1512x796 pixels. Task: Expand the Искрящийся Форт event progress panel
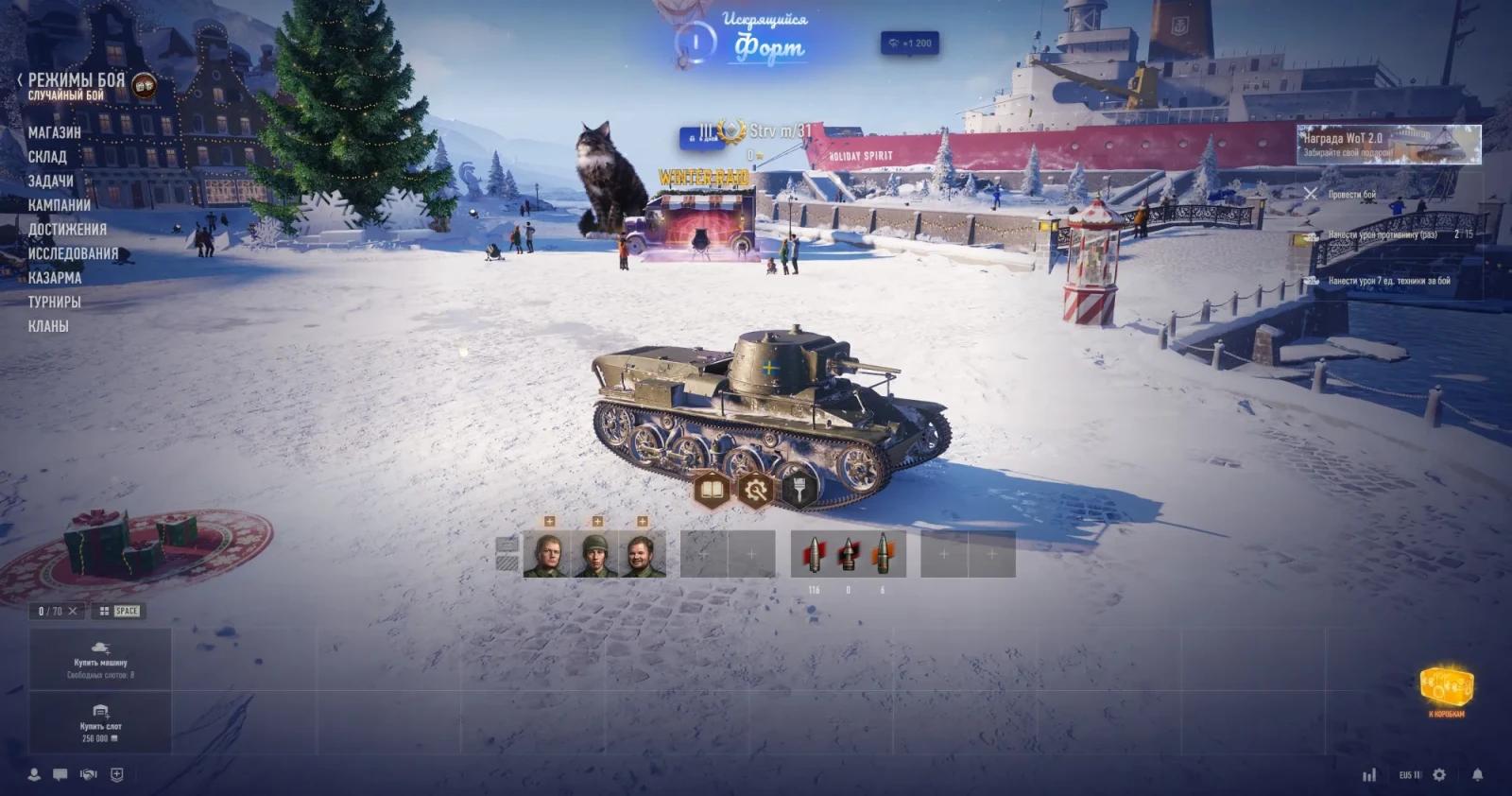click(764, 38)
